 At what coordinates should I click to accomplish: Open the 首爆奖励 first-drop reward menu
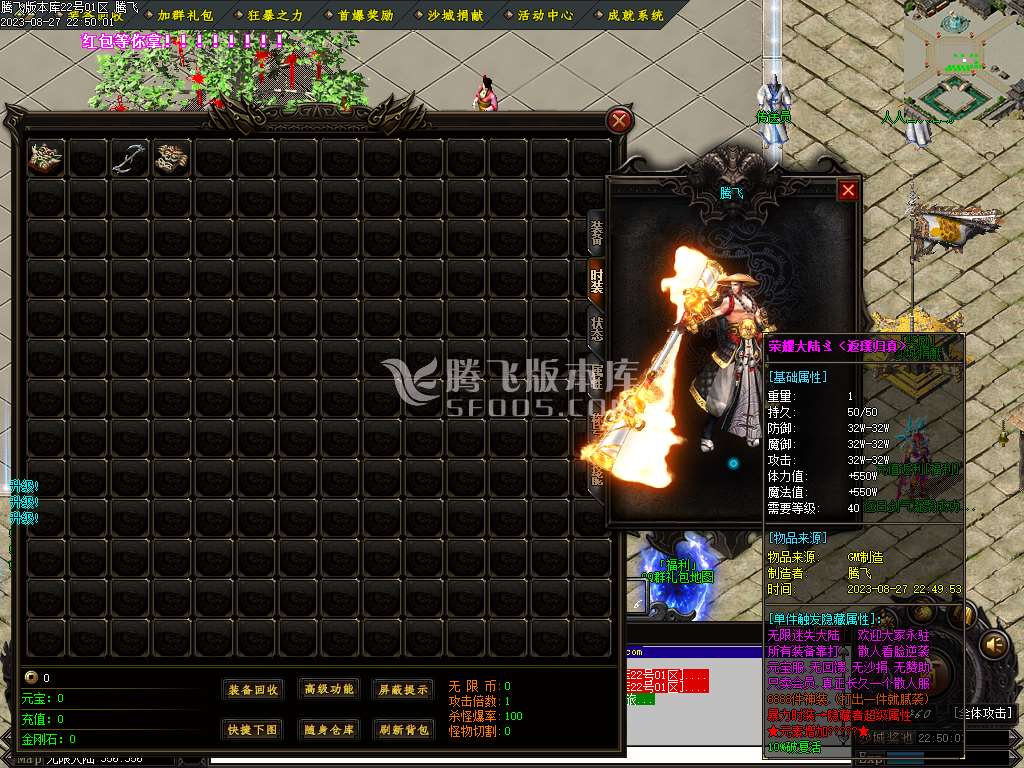point(365,15)
